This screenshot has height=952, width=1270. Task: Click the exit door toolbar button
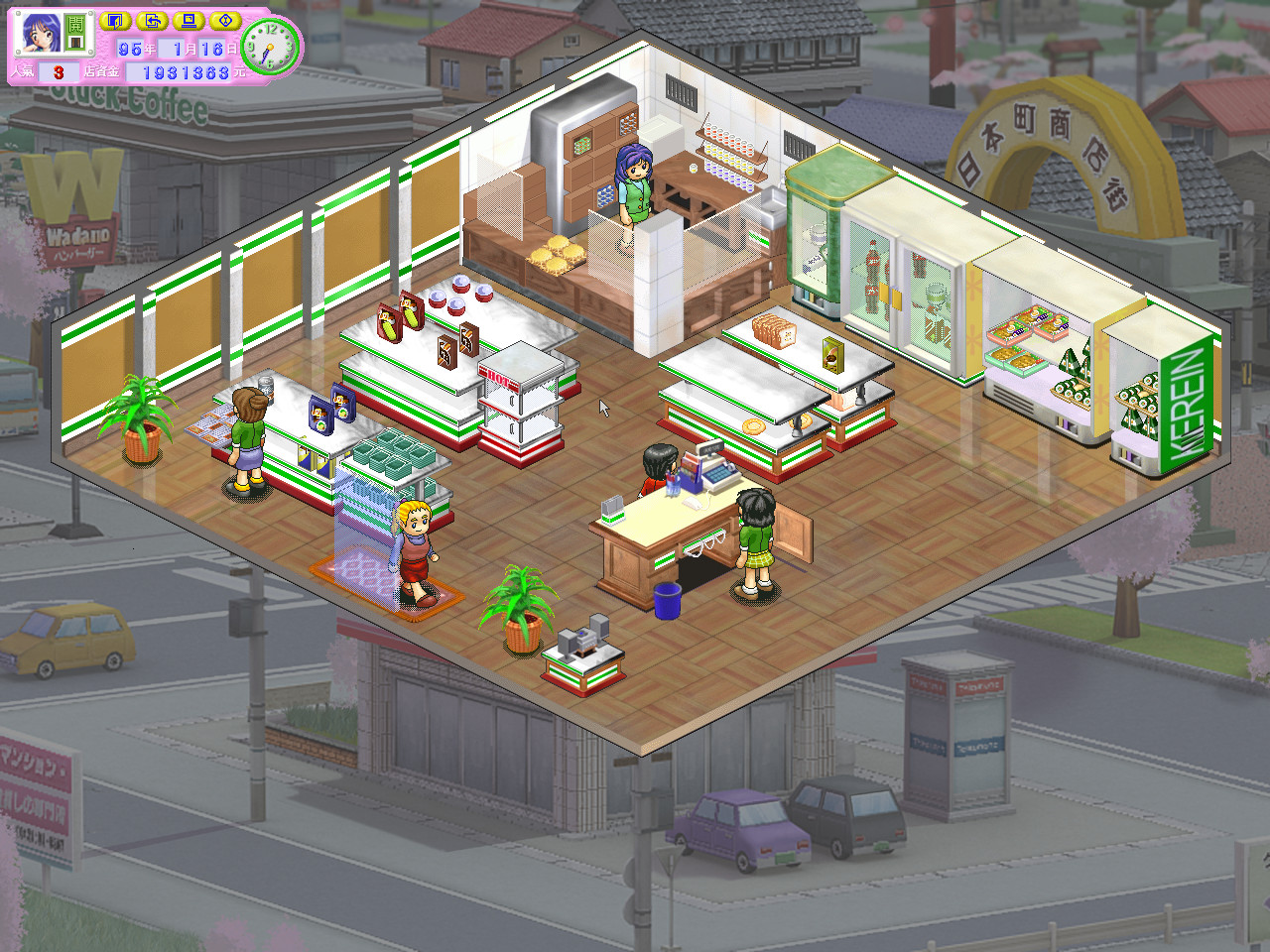(x=115, y=21)
